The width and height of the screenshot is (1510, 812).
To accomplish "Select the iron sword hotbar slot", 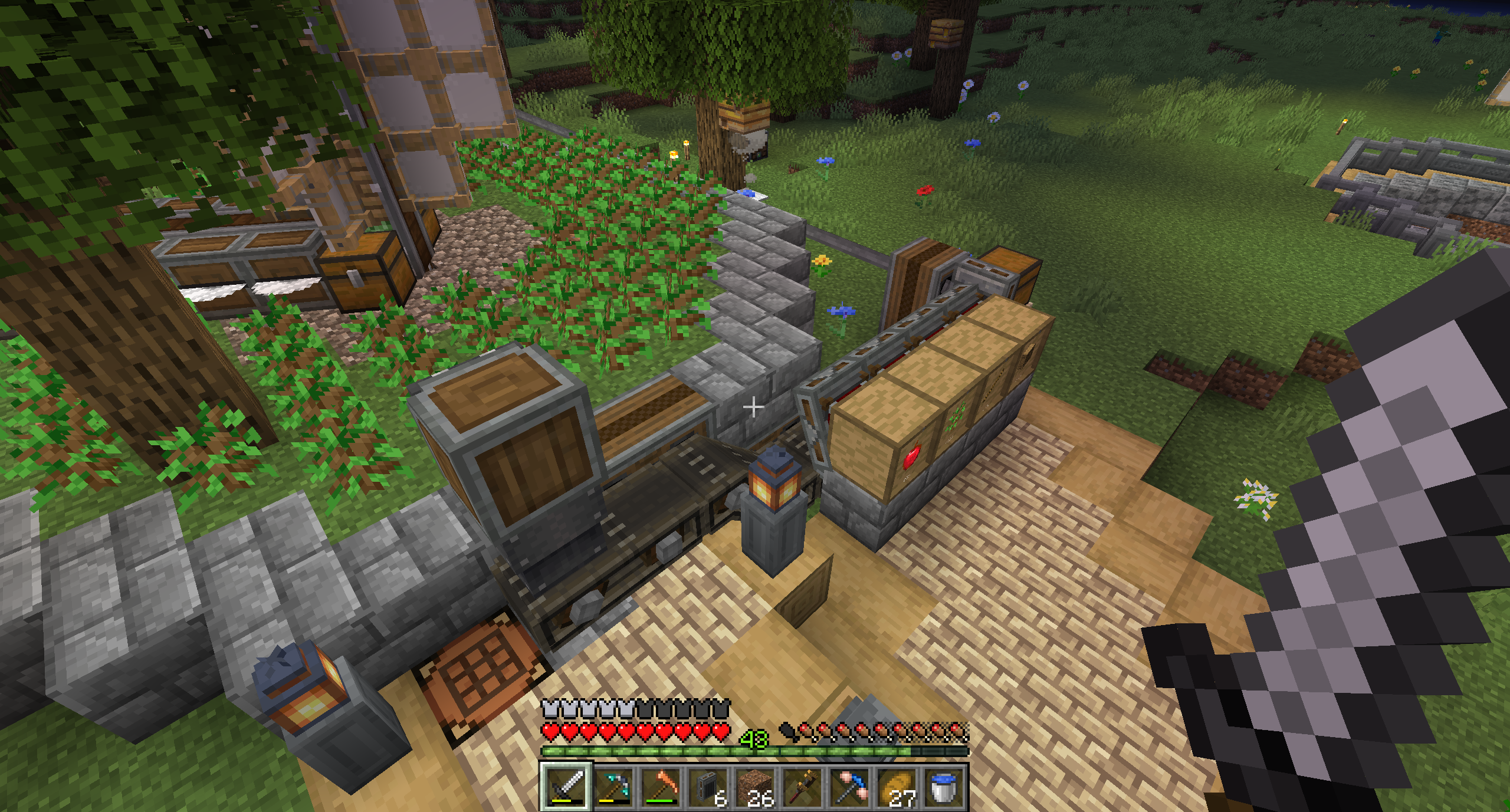I will (566, 787).
